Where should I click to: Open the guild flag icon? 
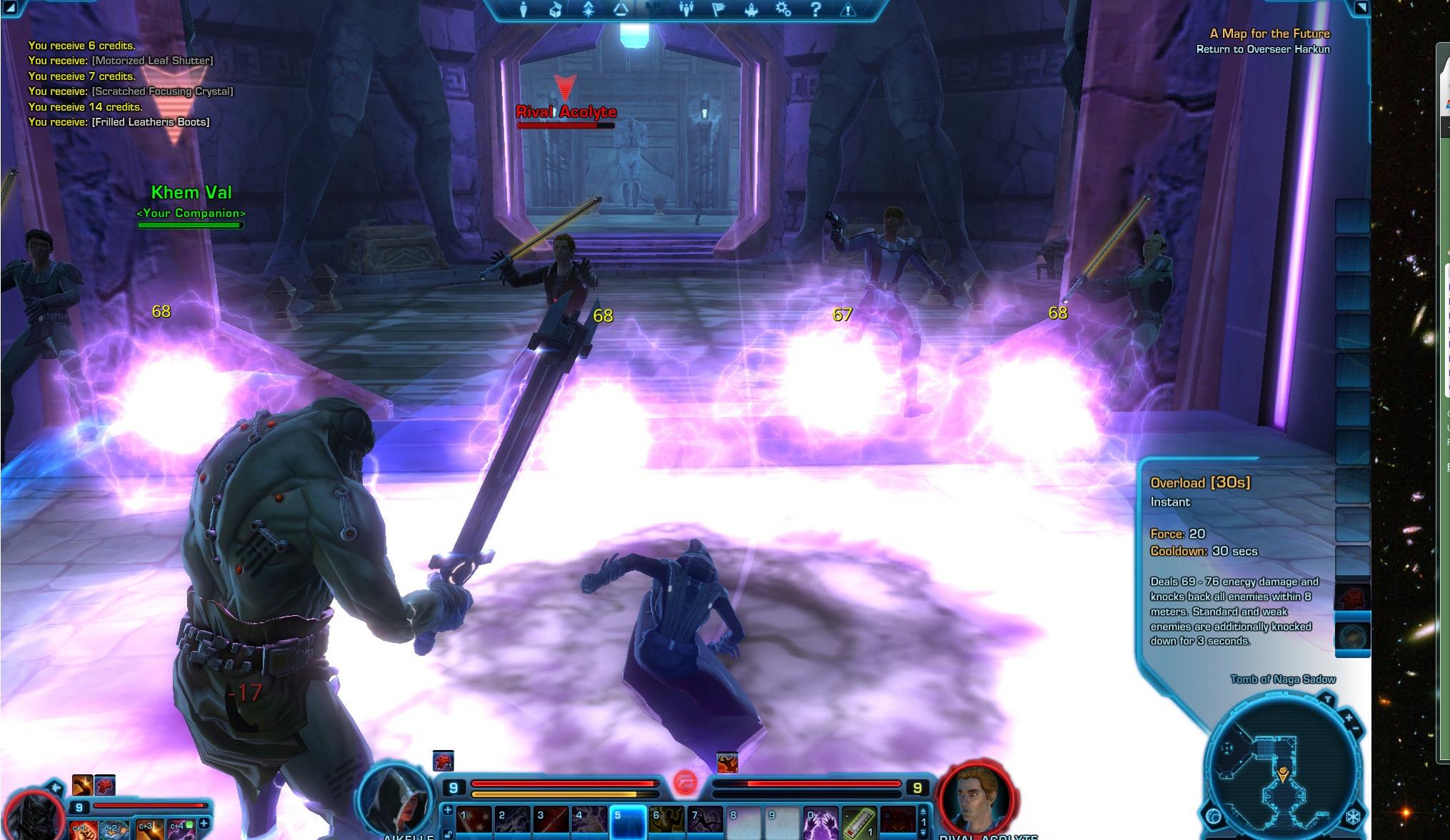pyautogui.click(x=719, y=9)
